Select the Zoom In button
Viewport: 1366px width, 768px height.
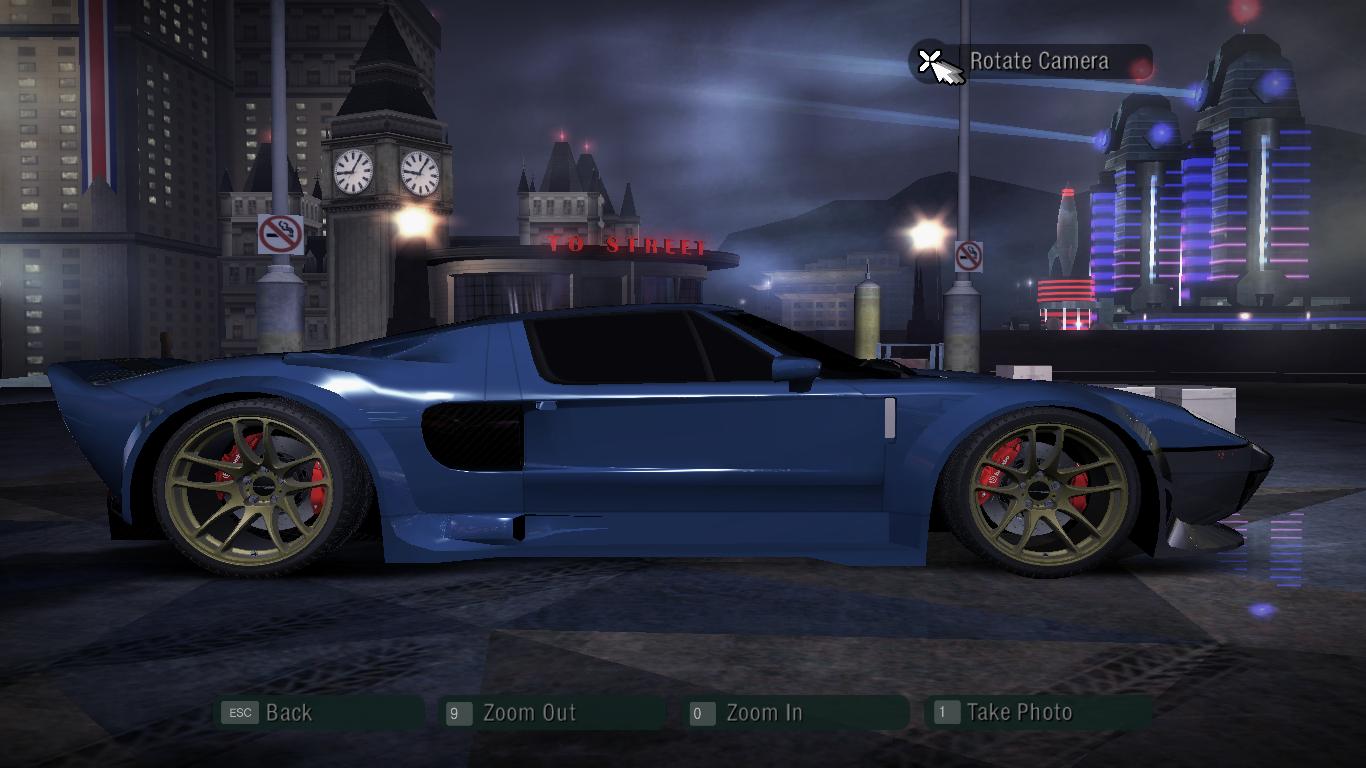[797, 713]
